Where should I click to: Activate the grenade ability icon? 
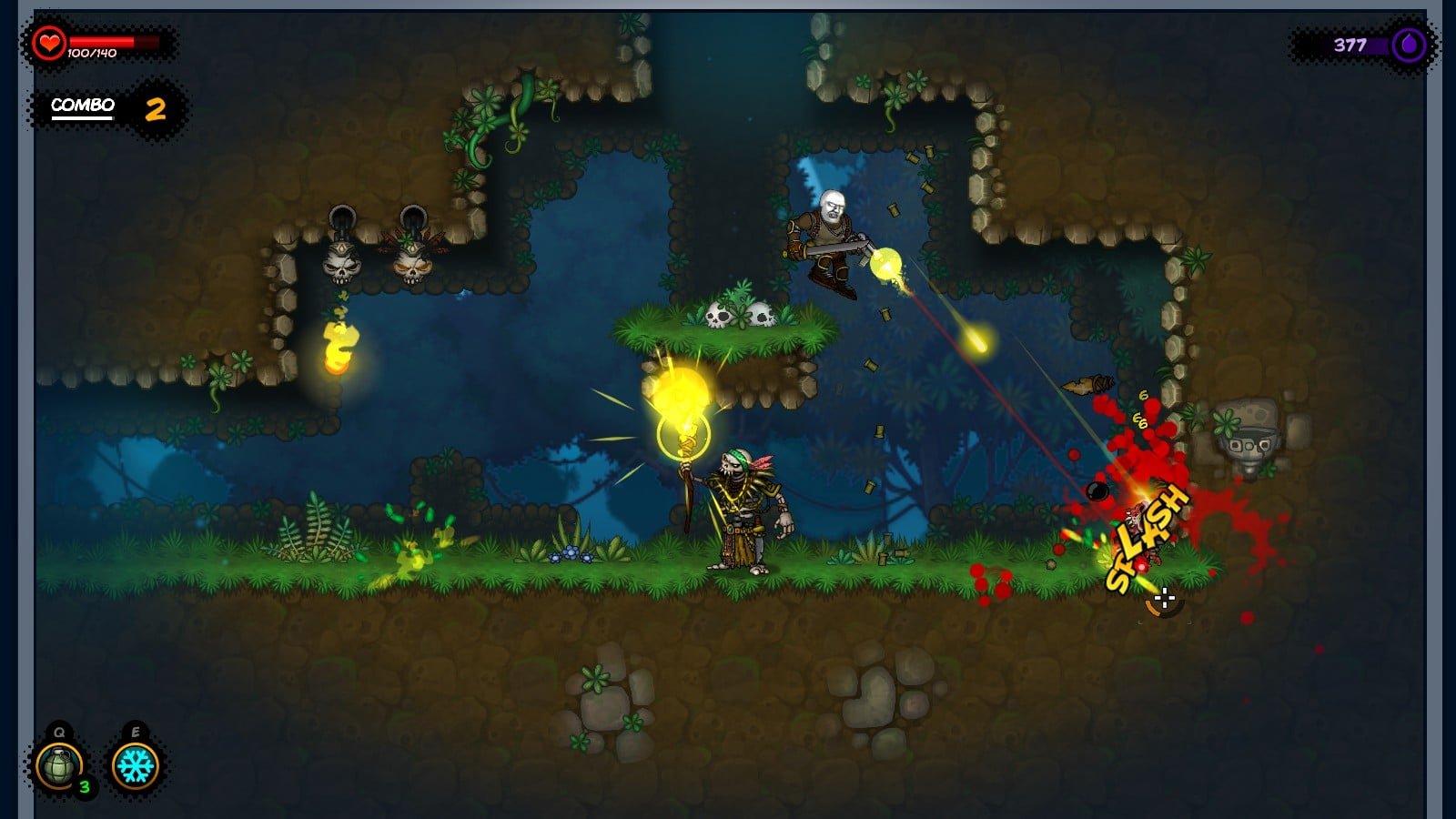click(x=59, y=765)
